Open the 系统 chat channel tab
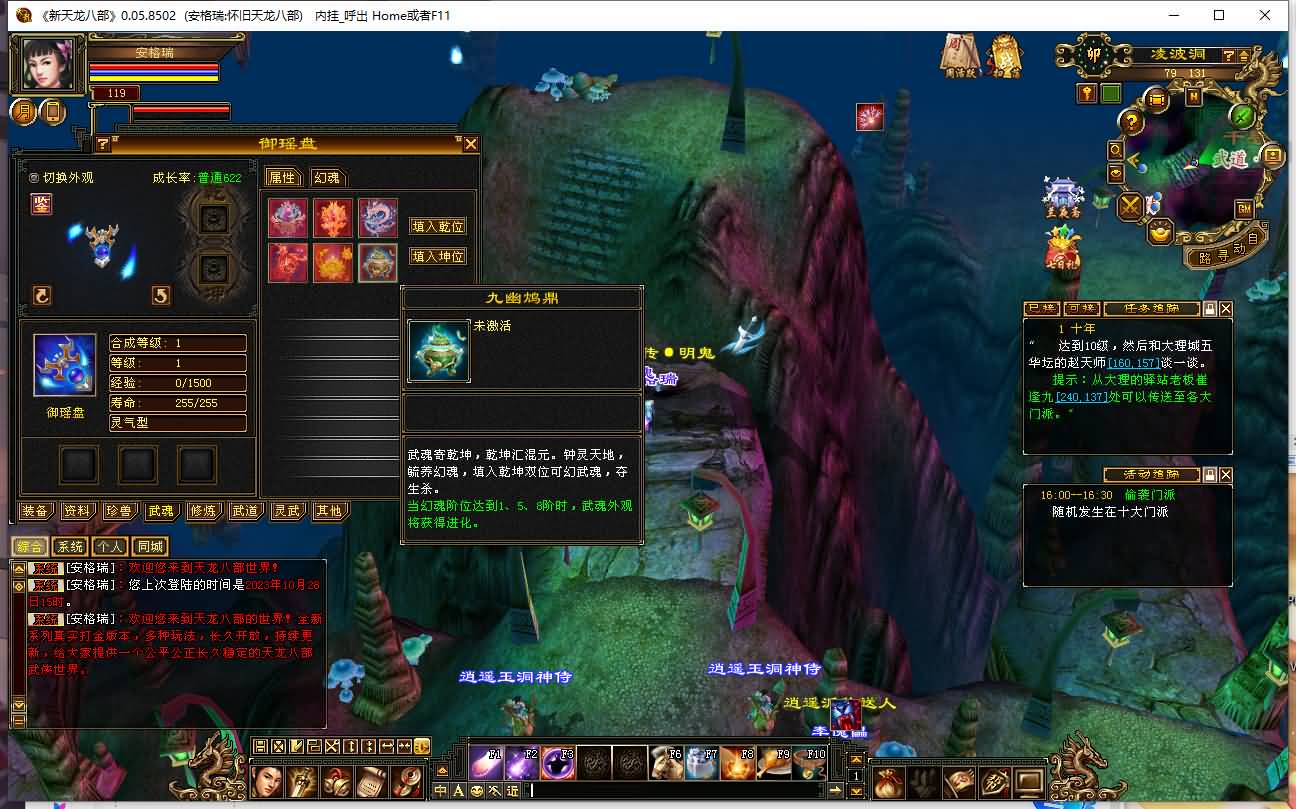This screenshot has height=809, width=1296. tap(69, 546)
